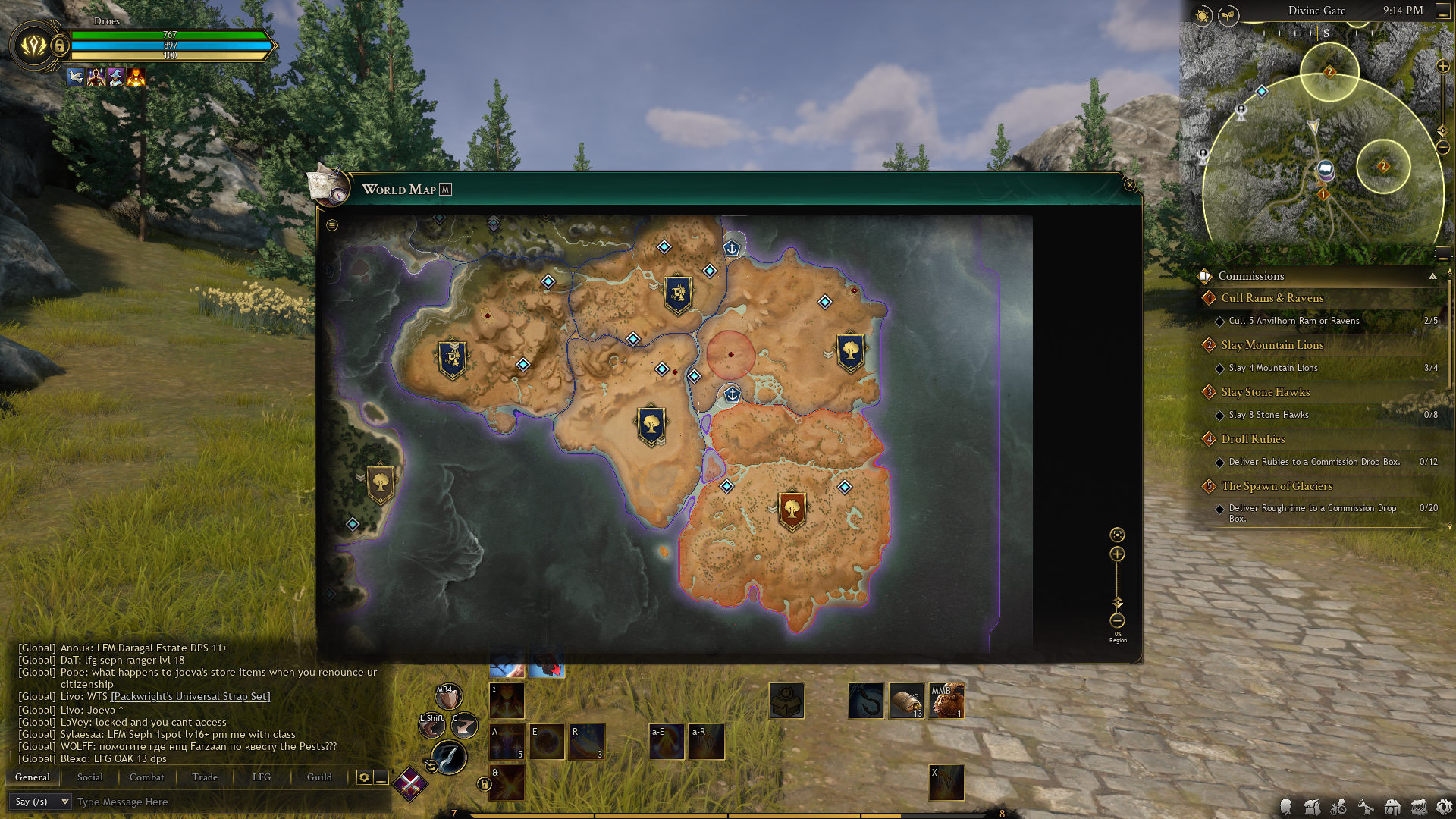Screen dimensions: 1456x819
Task: Close the World Map window
Action: (1129, 185)
